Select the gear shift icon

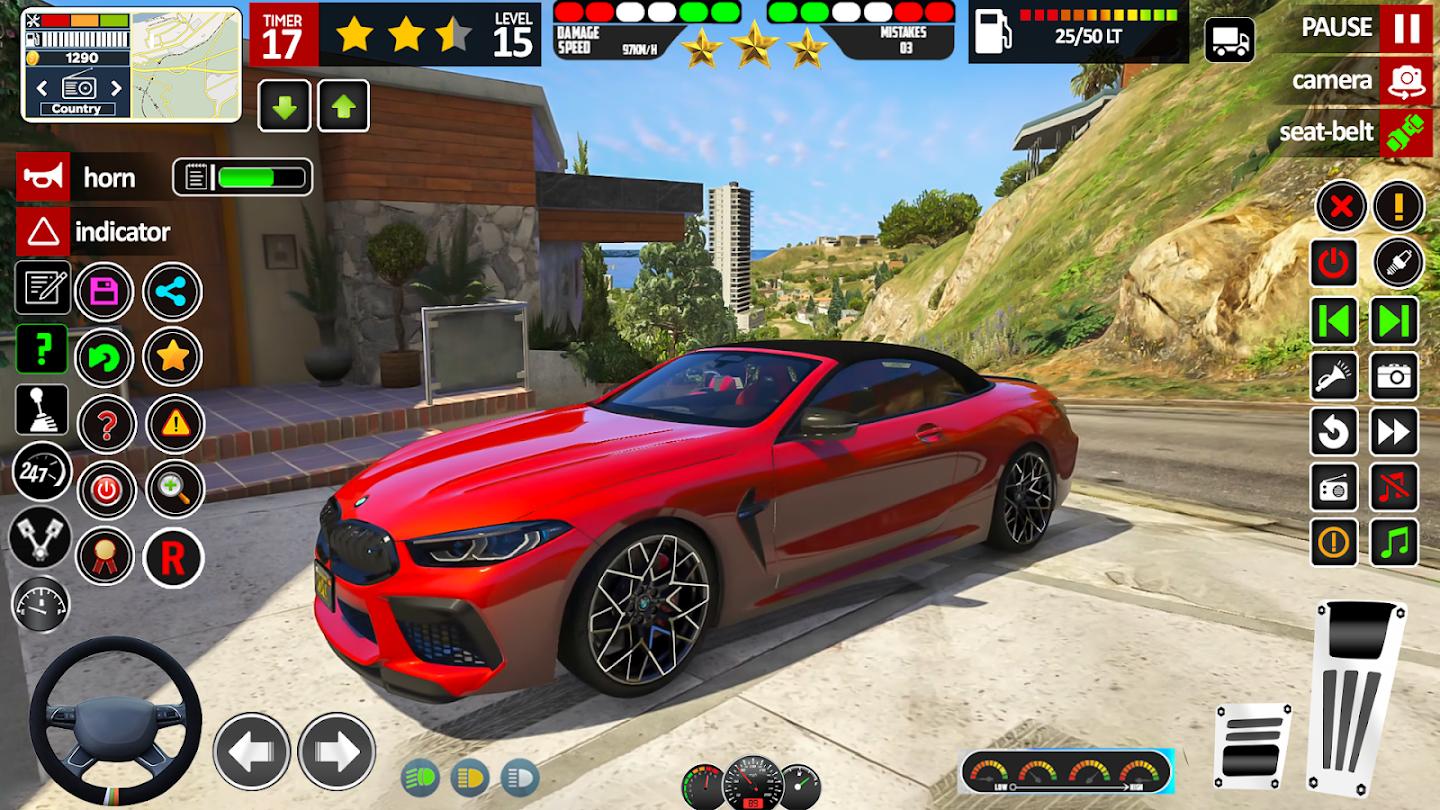(42, 410)
